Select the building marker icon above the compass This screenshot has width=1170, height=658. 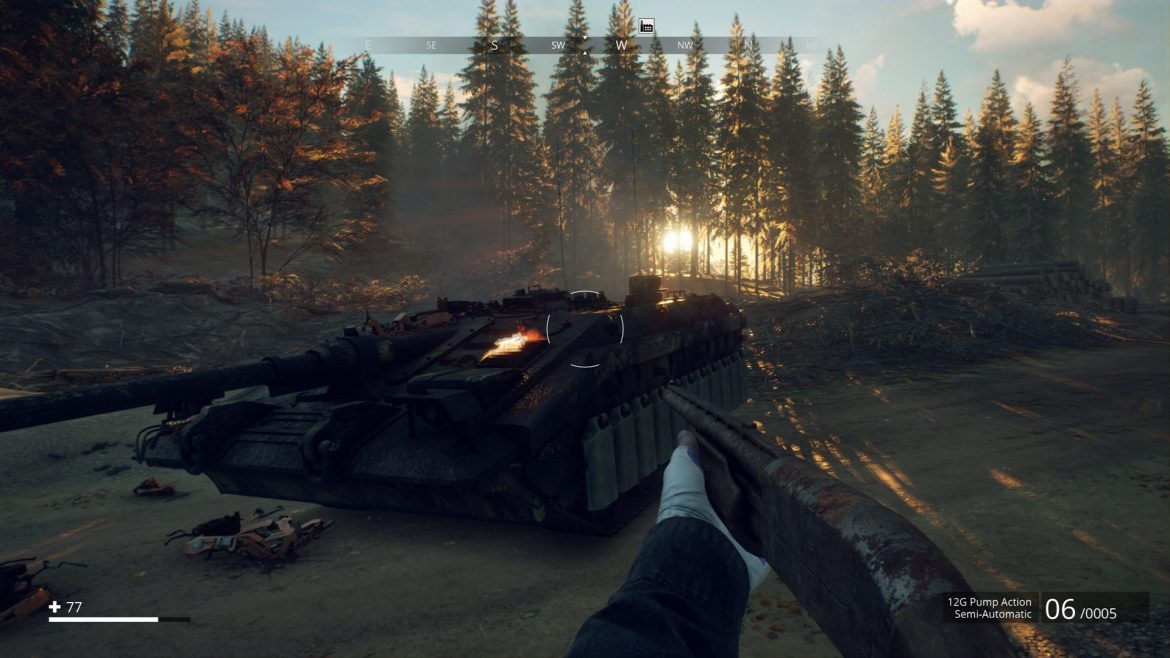click(x=646, y=27)
